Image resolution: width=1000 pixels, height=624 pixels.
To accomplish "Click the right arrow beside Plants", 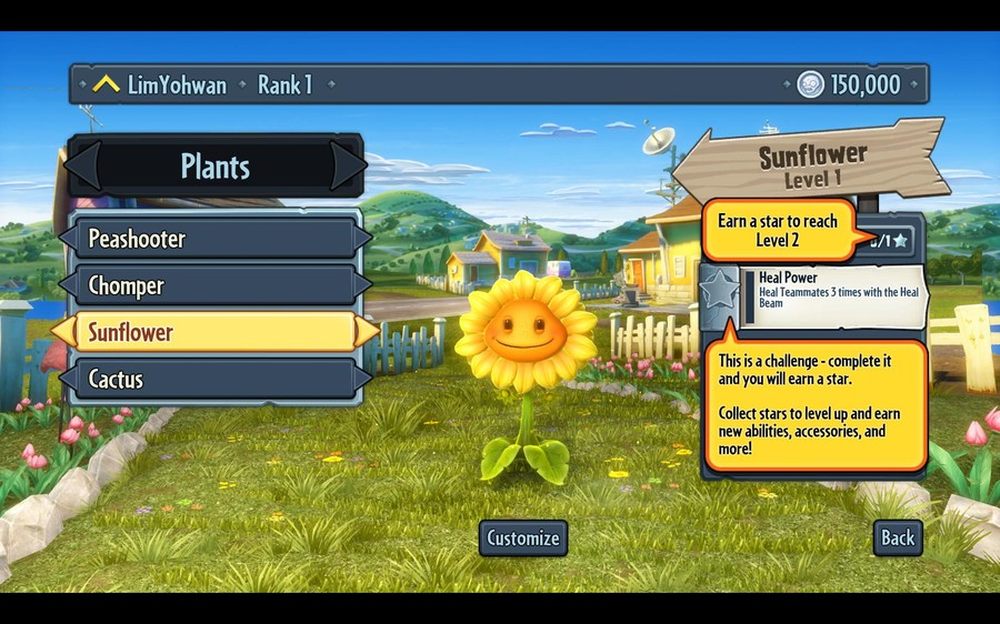I will (x=347, y=166).
